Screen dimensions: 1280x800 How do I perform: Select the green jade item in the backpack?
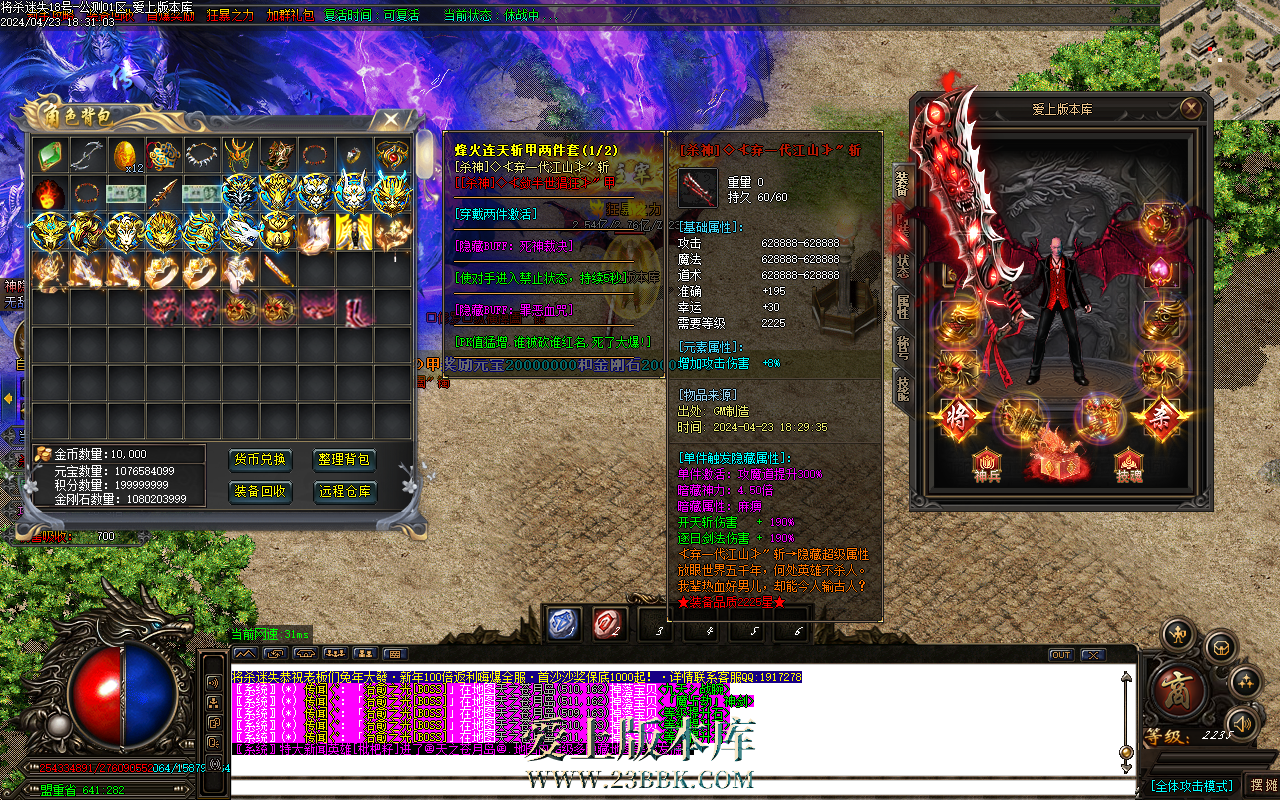pos(50,156)
